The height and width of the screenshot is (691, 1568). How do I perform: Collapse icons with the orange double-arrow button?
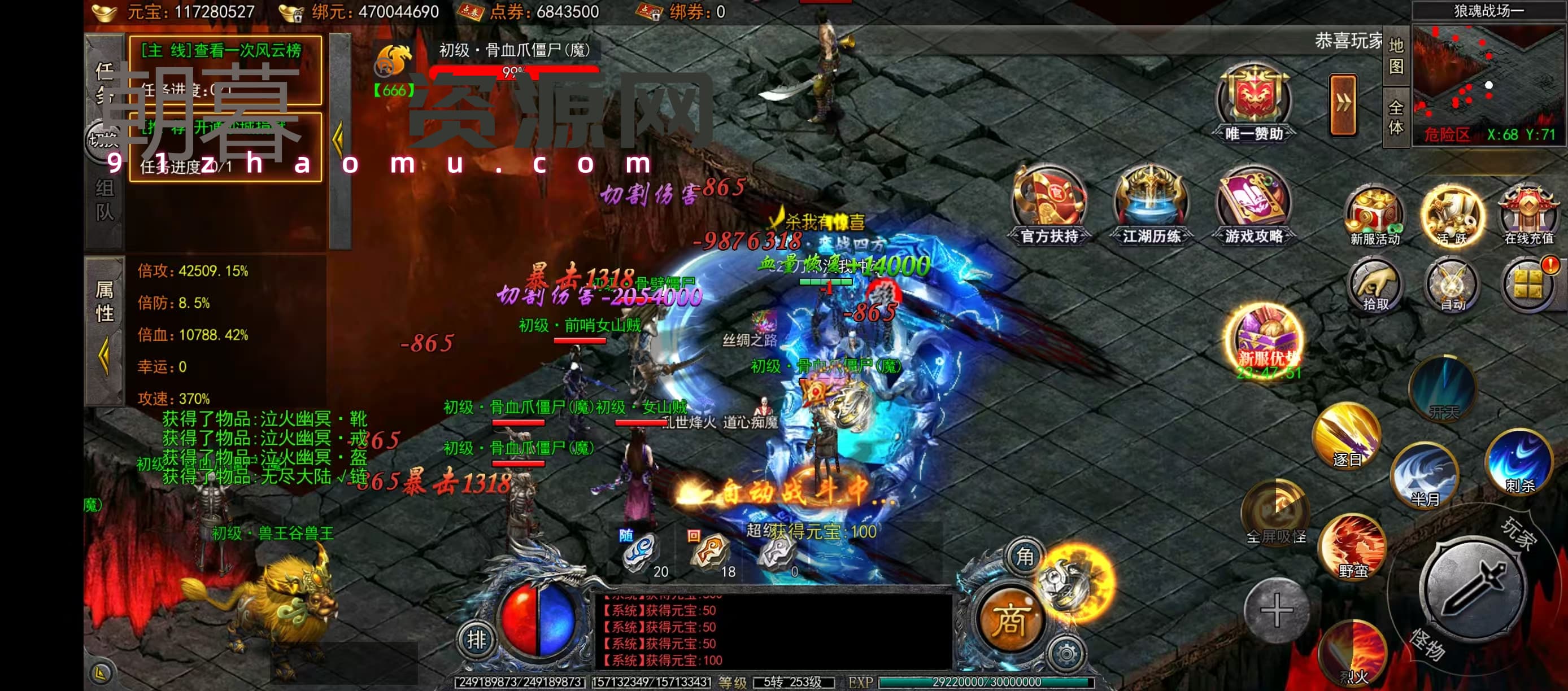[x=1343, y=104]
